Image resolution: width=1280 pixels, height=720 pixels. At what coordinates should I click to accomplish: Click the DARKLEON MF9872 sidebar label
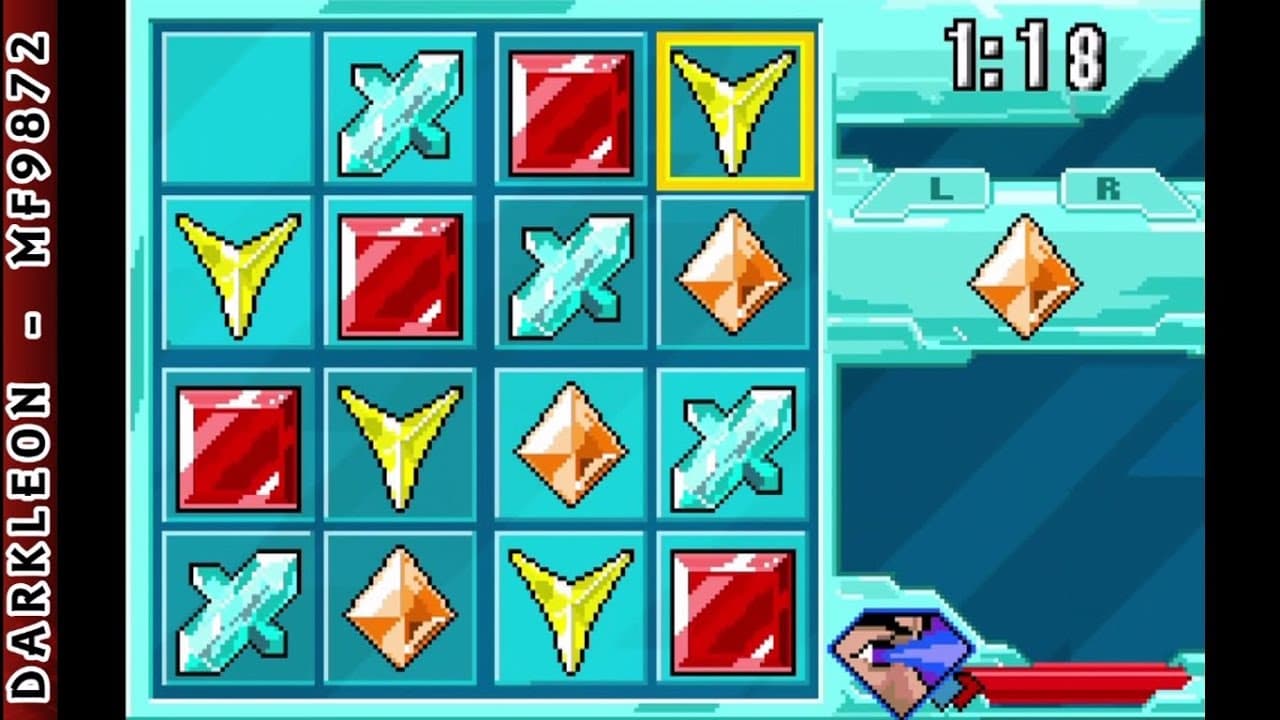tap(30, 360)
